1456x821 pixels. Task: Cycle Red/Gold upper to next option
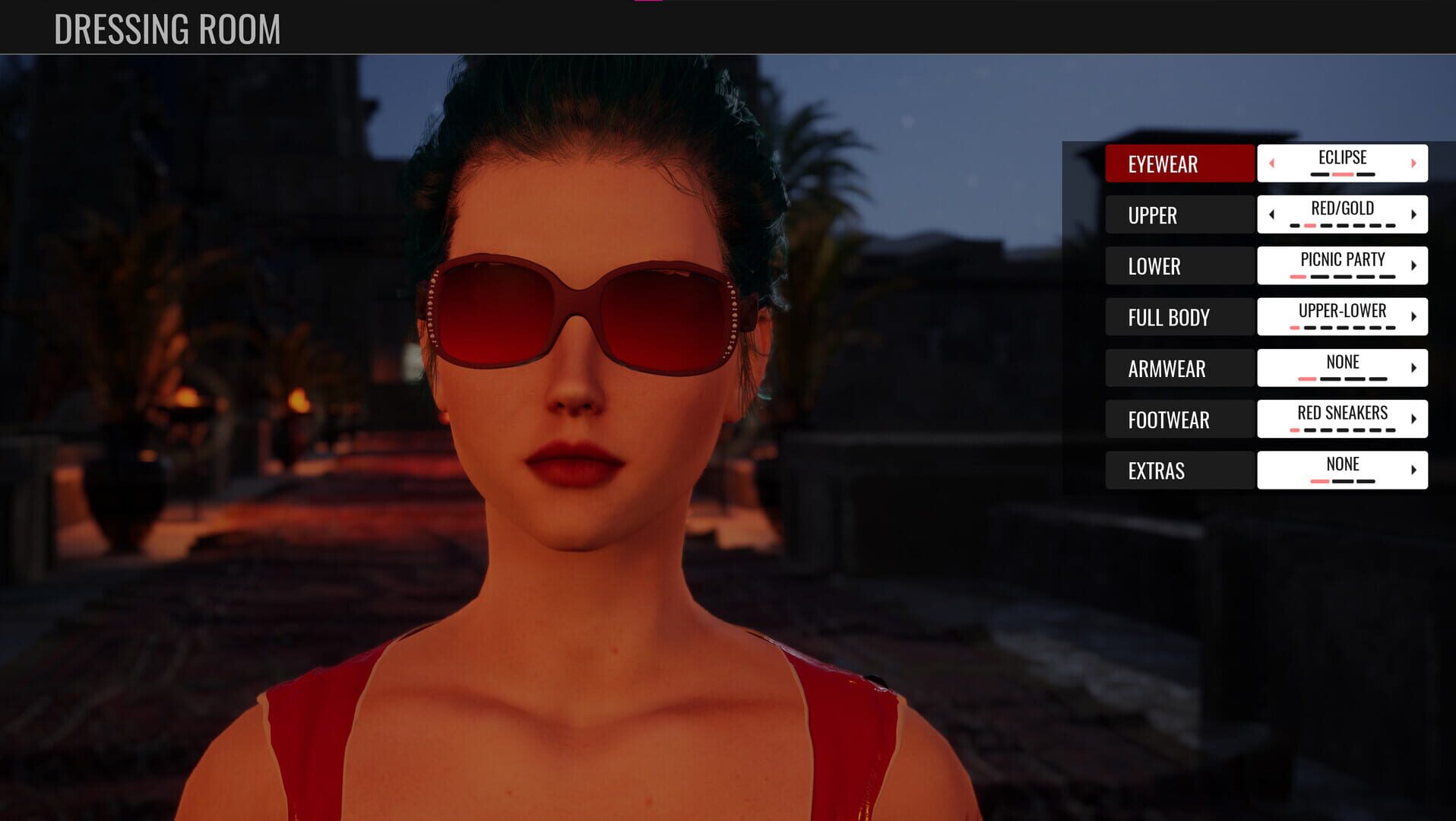point(1413,214)
